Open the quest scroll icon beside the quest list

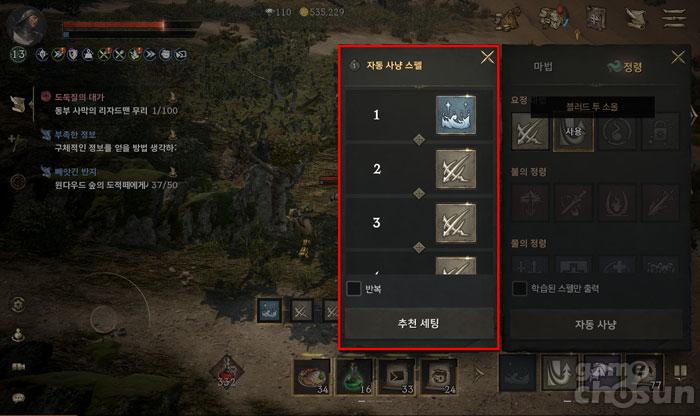16,104
